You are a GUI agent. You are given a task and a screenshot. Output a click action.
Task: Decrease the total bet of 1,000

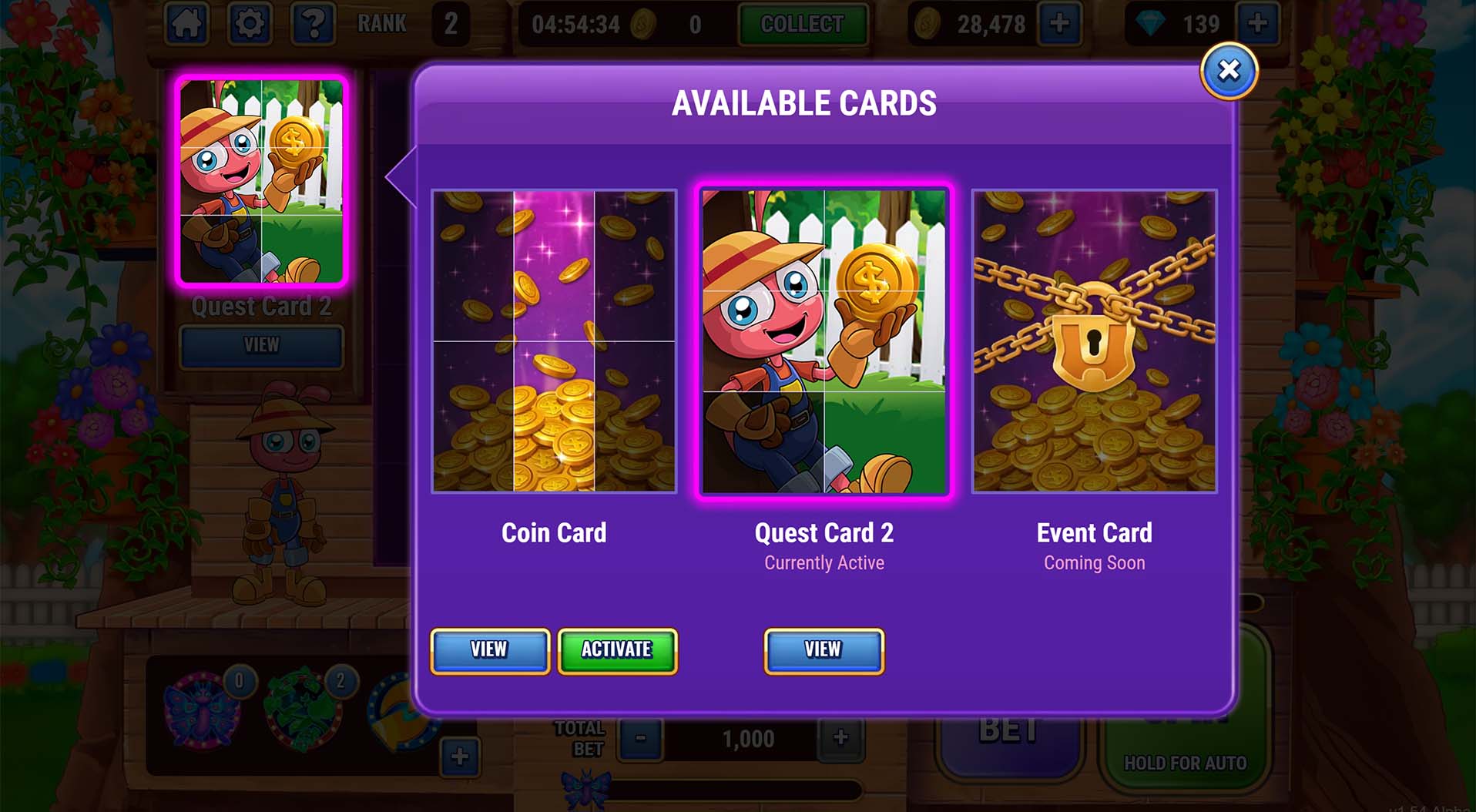coord(639,738)
